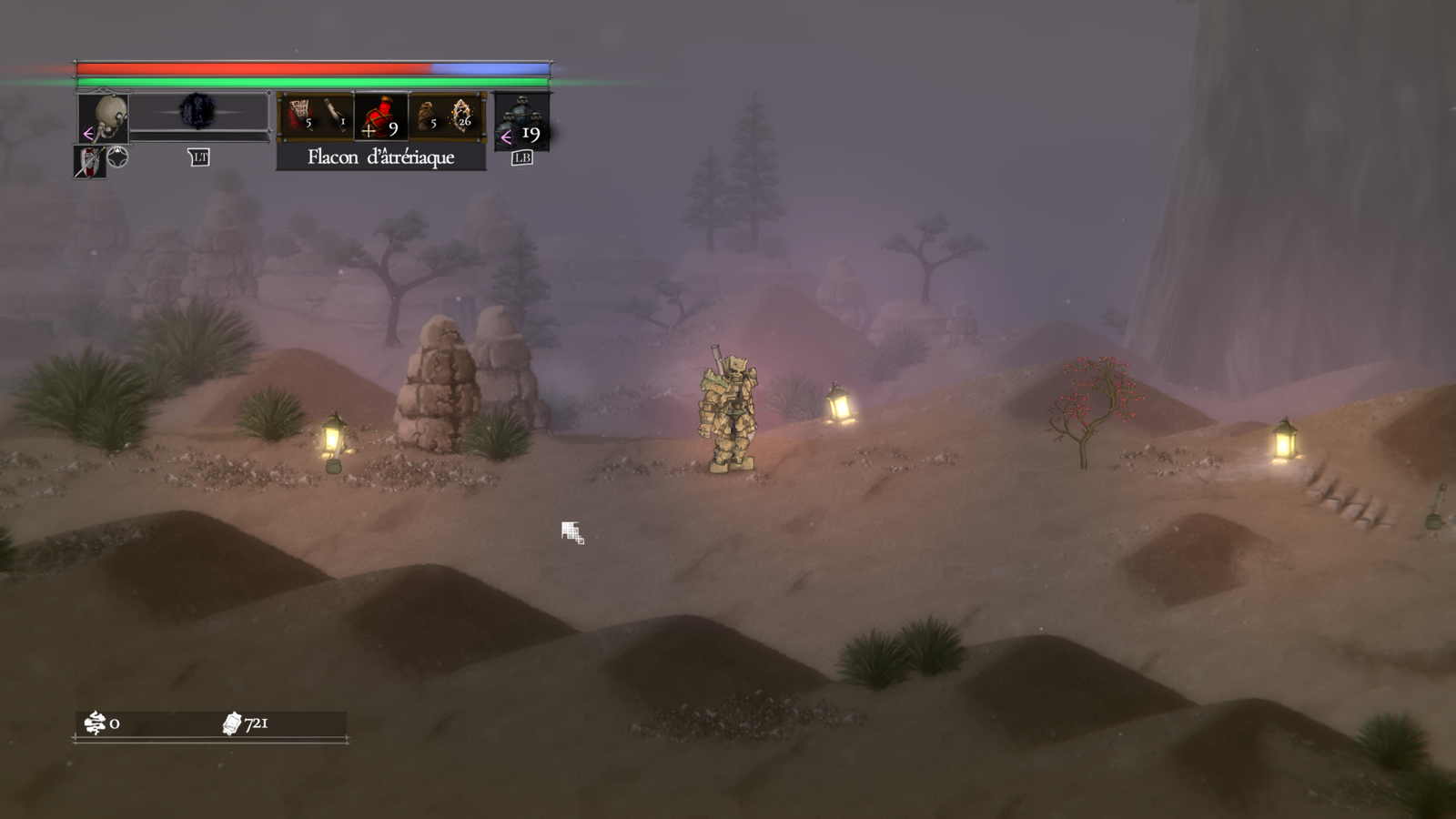Pick the dark horn item with count 1
The height and width of the screenshot is (819, 1456).
pos(336,116)
